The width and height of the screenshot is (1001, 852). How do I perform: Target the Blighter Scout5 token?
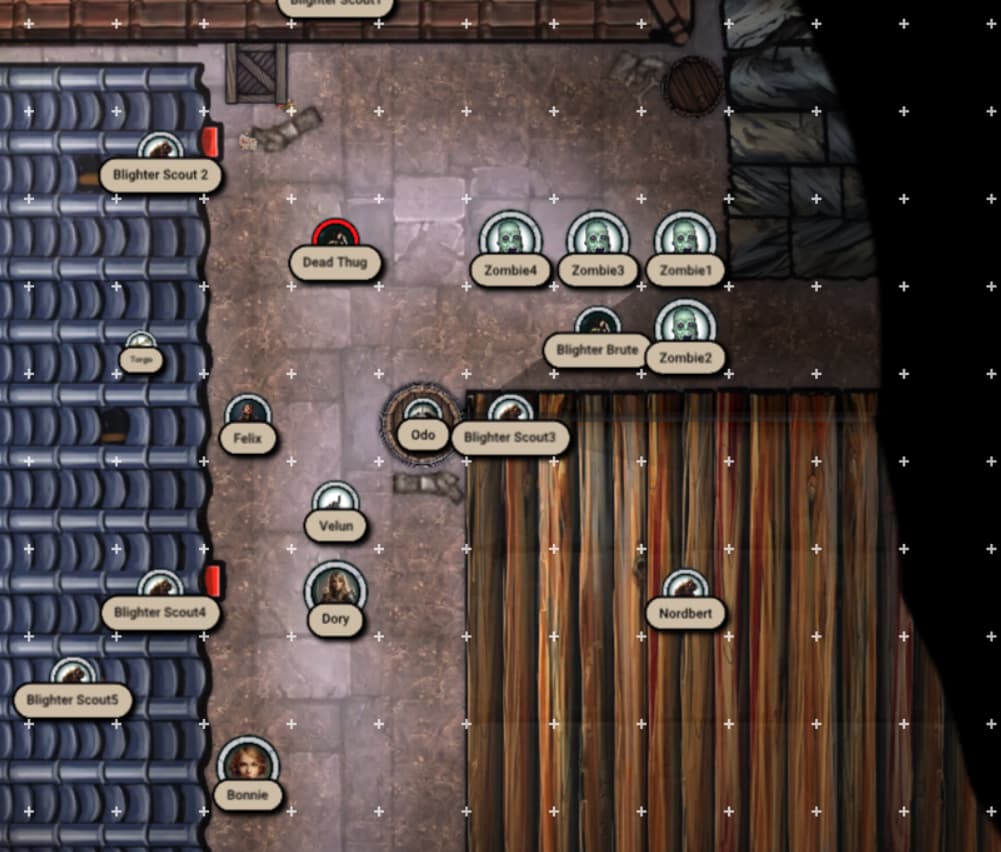[73, 677]
